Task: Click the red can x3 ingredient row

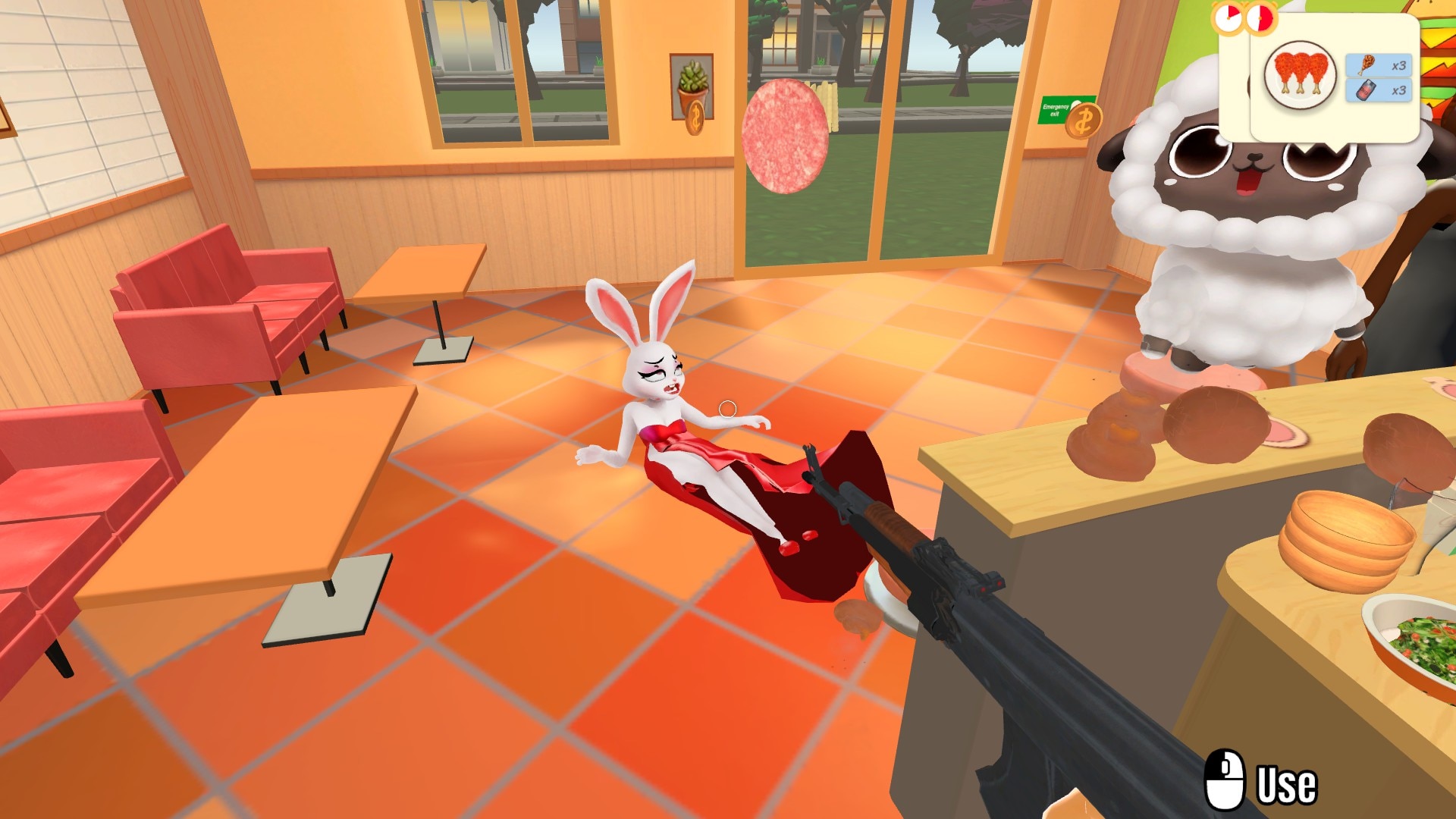Action: [1379, 90]
